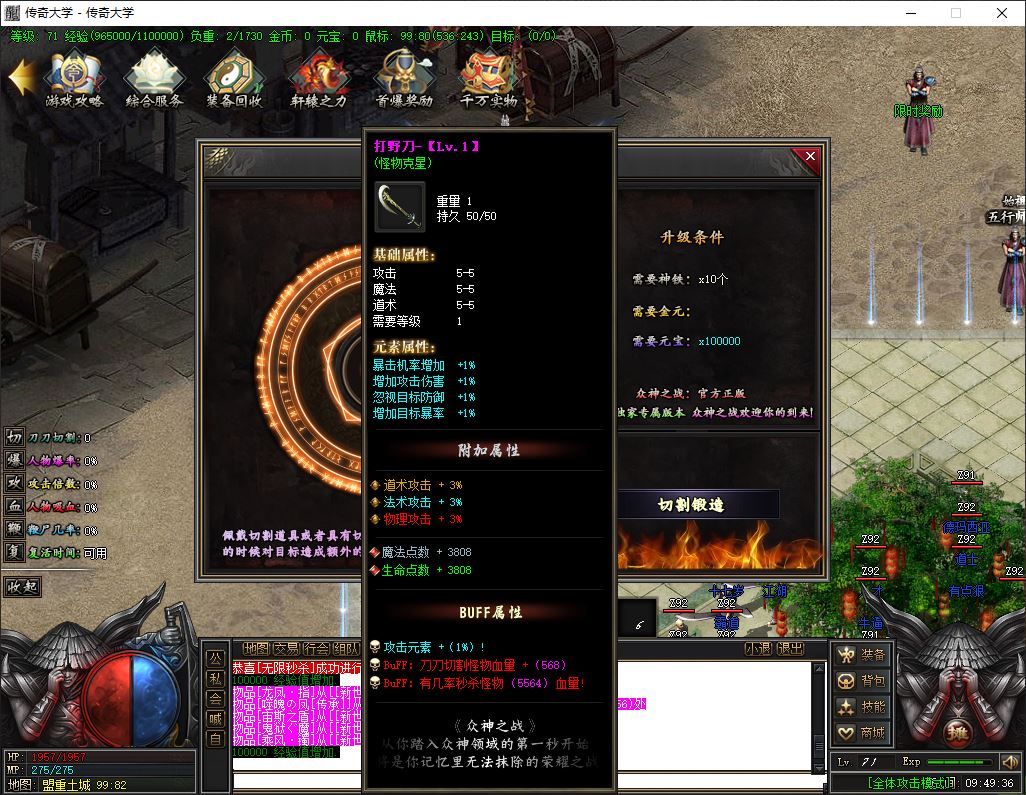Collapse the top menu with the gold arrow
The image size is (1026, 795).
click(21, 76)
